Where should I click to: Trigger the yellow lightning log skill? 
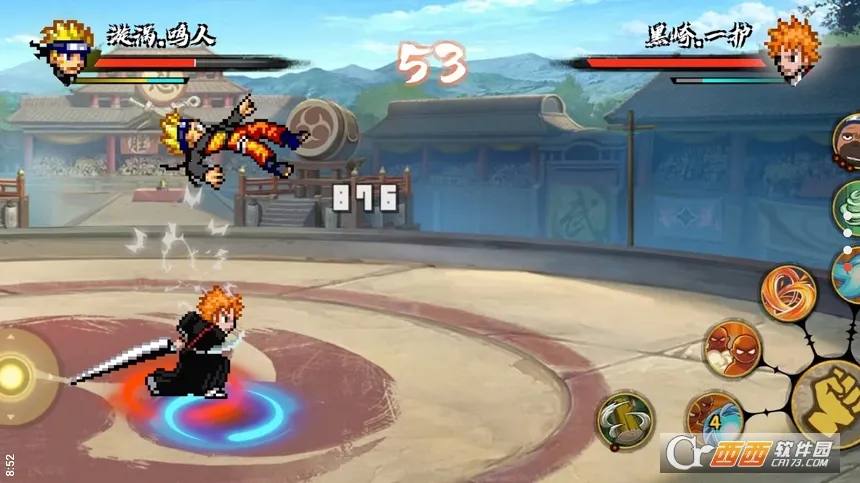click(626, 420)
